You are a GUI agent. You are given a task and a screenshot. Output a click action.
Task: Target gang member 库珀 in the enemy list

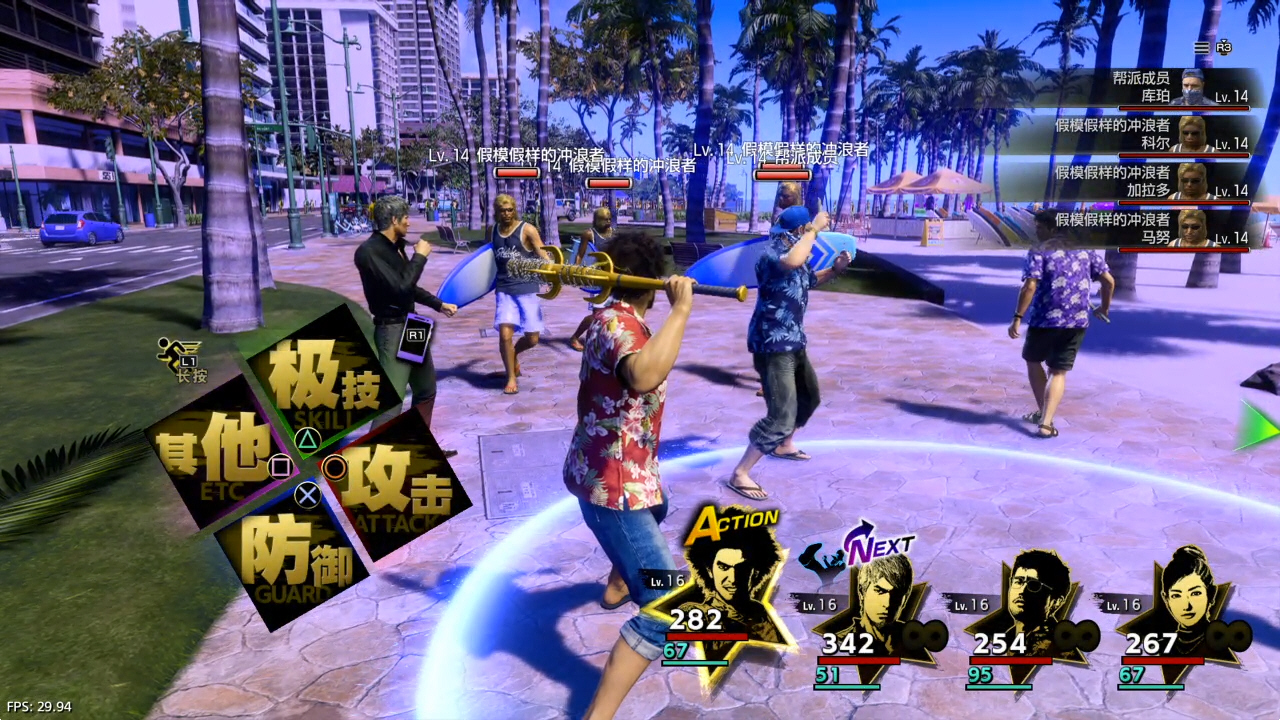point(1150,88)
